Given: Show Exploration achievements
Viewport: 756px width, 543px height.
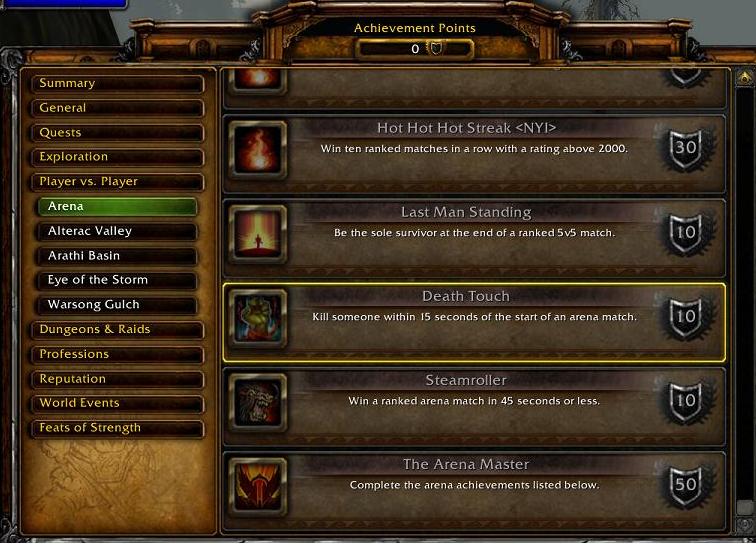Looking at the screenshot, I should (x=118, y=157).
